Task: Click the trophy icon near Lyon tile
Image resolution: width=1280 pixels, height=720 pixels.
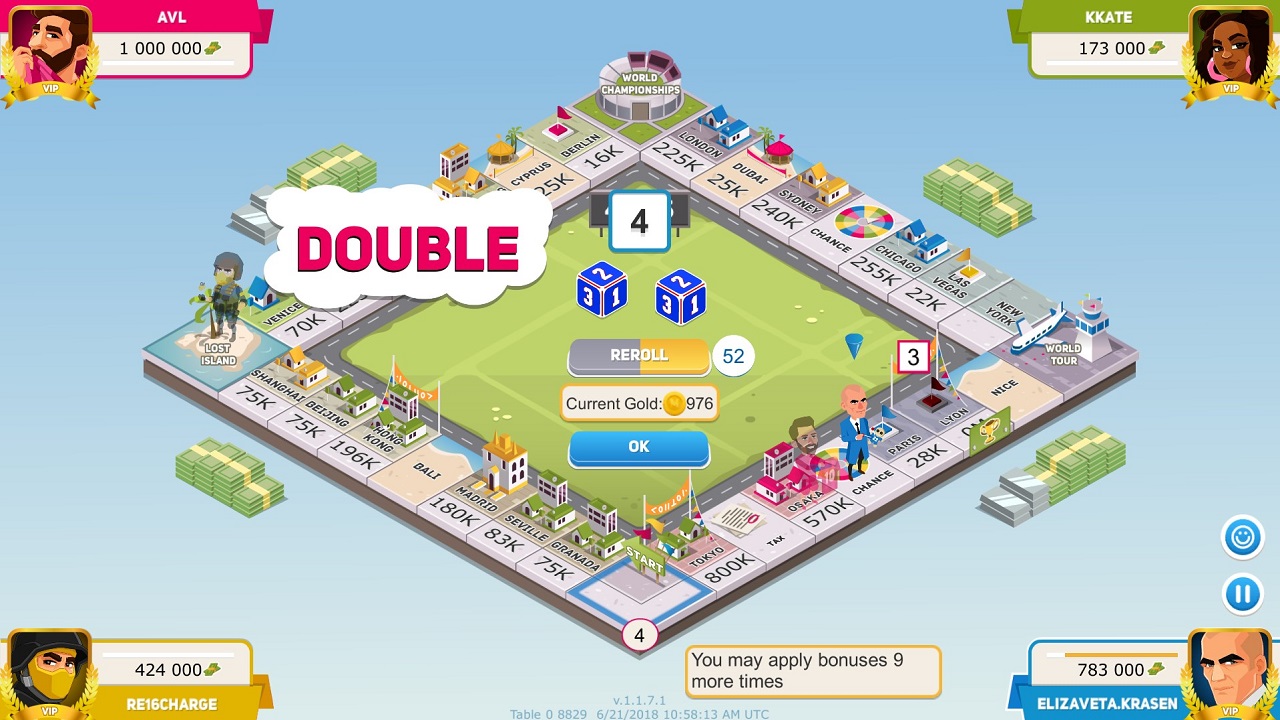Action: pos(989,430)
